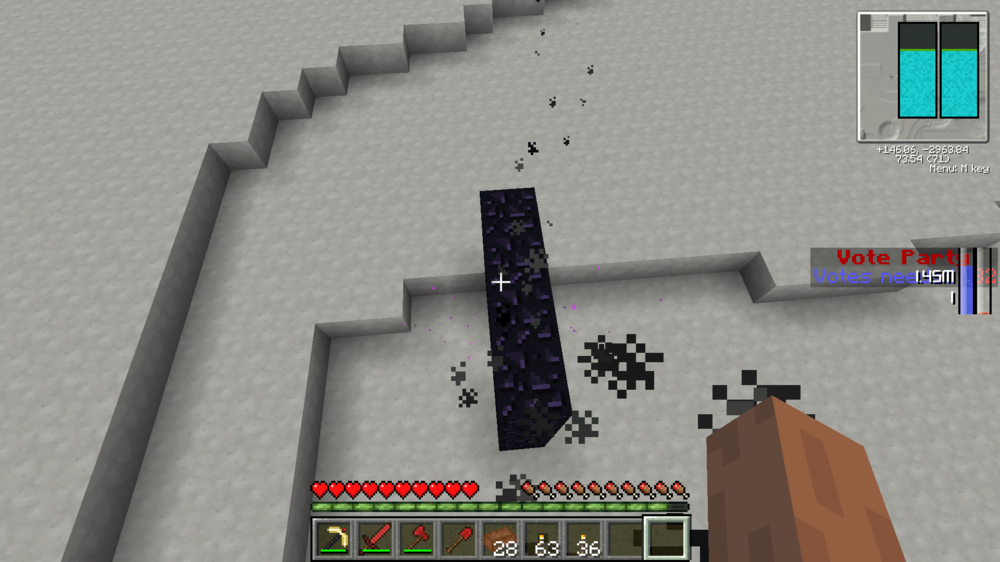Pick the red shovel hotbar slot

tap(458, 540)
